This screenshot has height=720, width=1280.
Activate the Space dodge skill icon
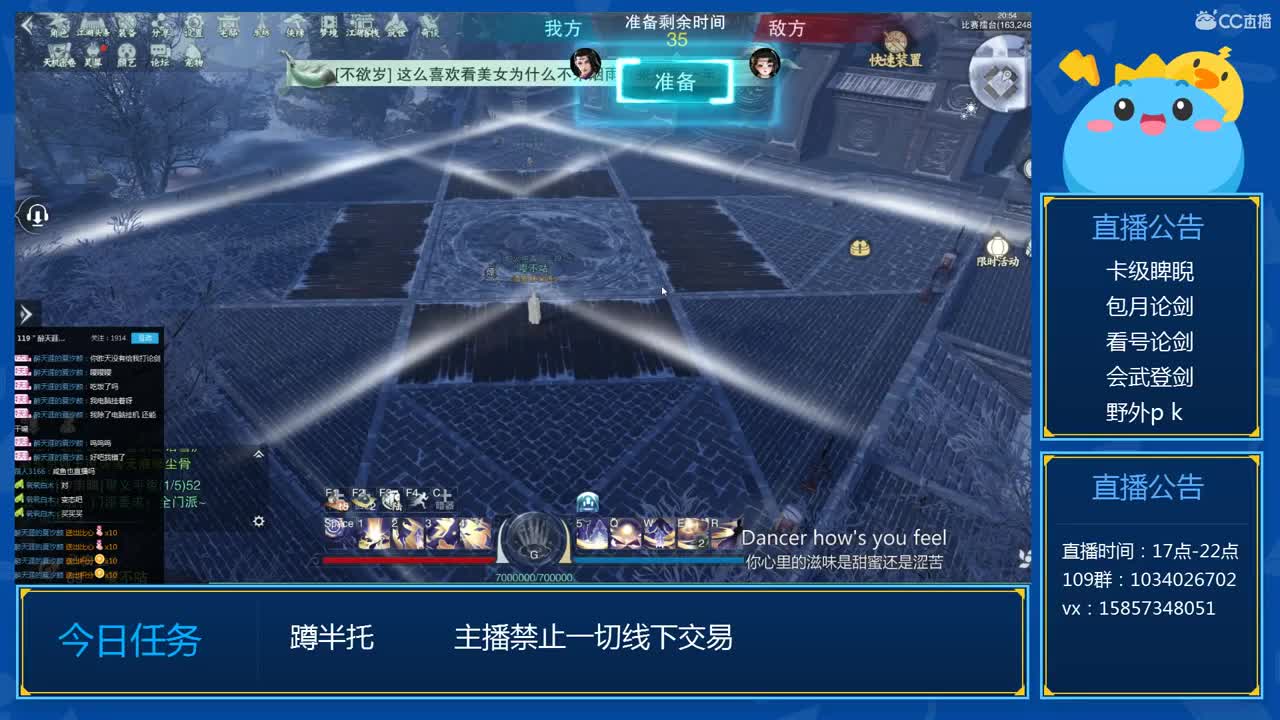[340, 532]
